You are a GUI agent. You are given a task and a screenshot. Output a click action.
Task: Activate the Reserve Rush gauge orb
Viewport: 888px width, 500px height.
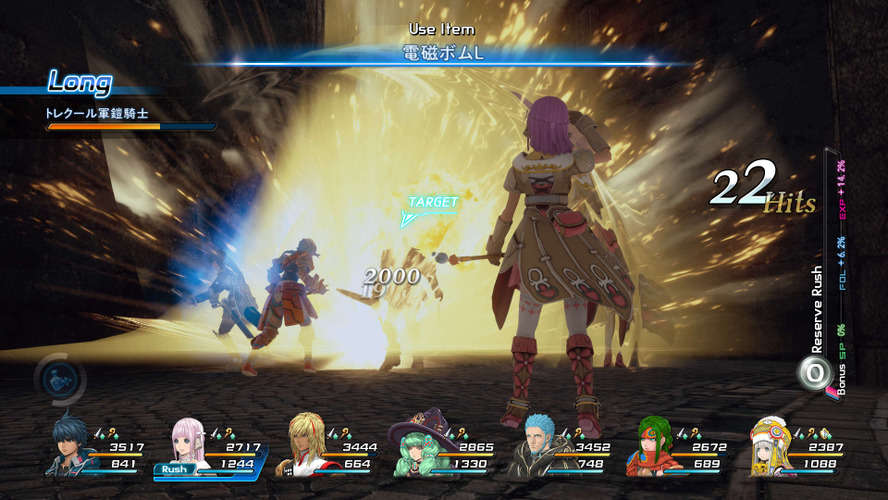(815, 372)
